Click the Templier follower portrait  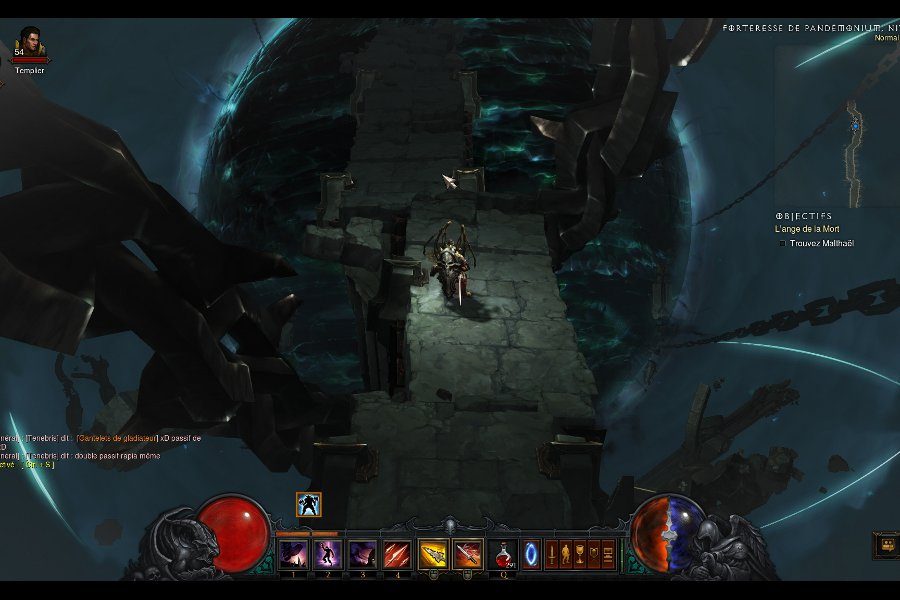[30, 43]
